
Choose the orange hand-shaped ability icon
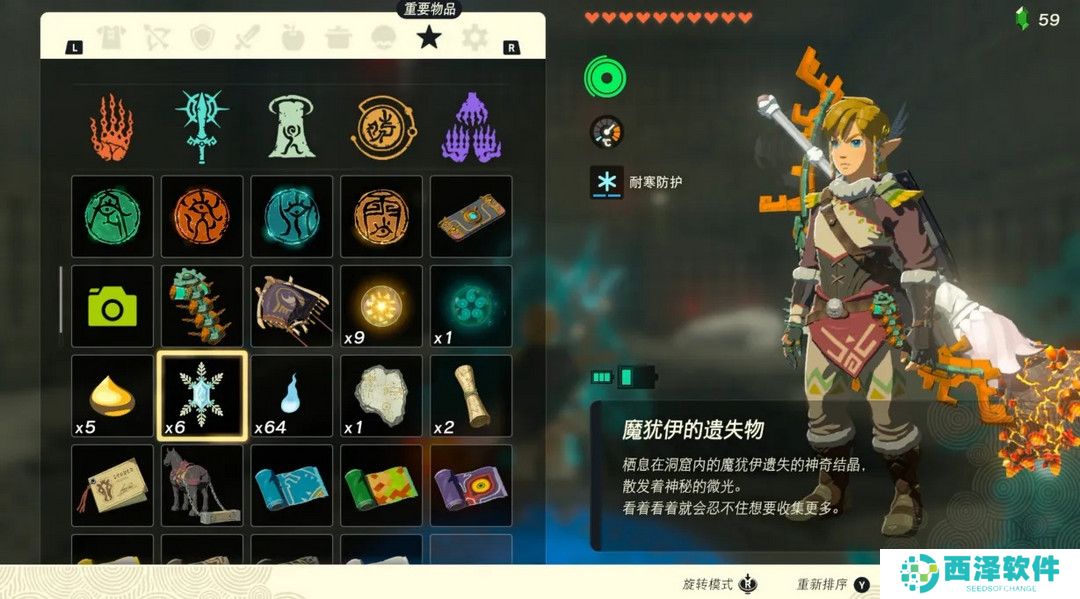tap(112, 128)
